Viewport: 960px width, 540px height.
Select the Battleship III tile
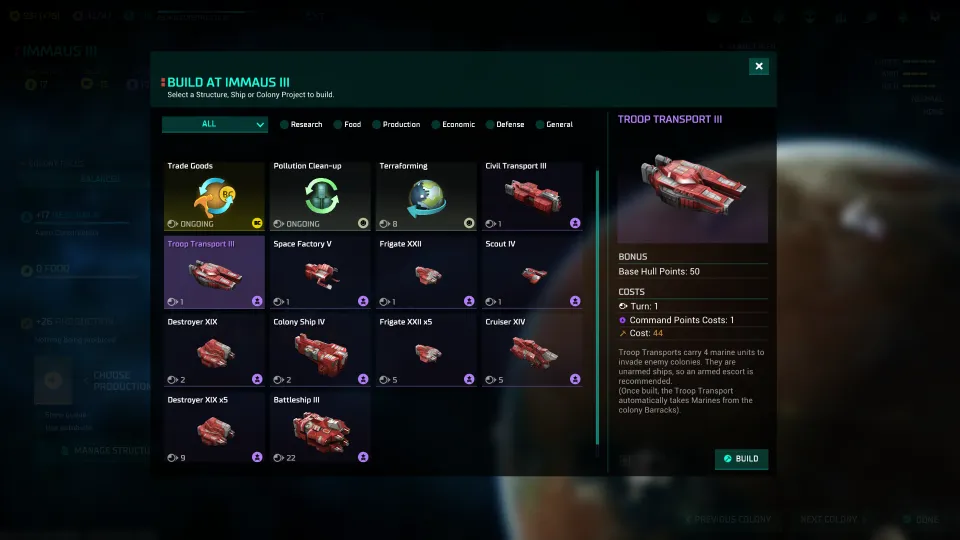(x=320, y=428)
